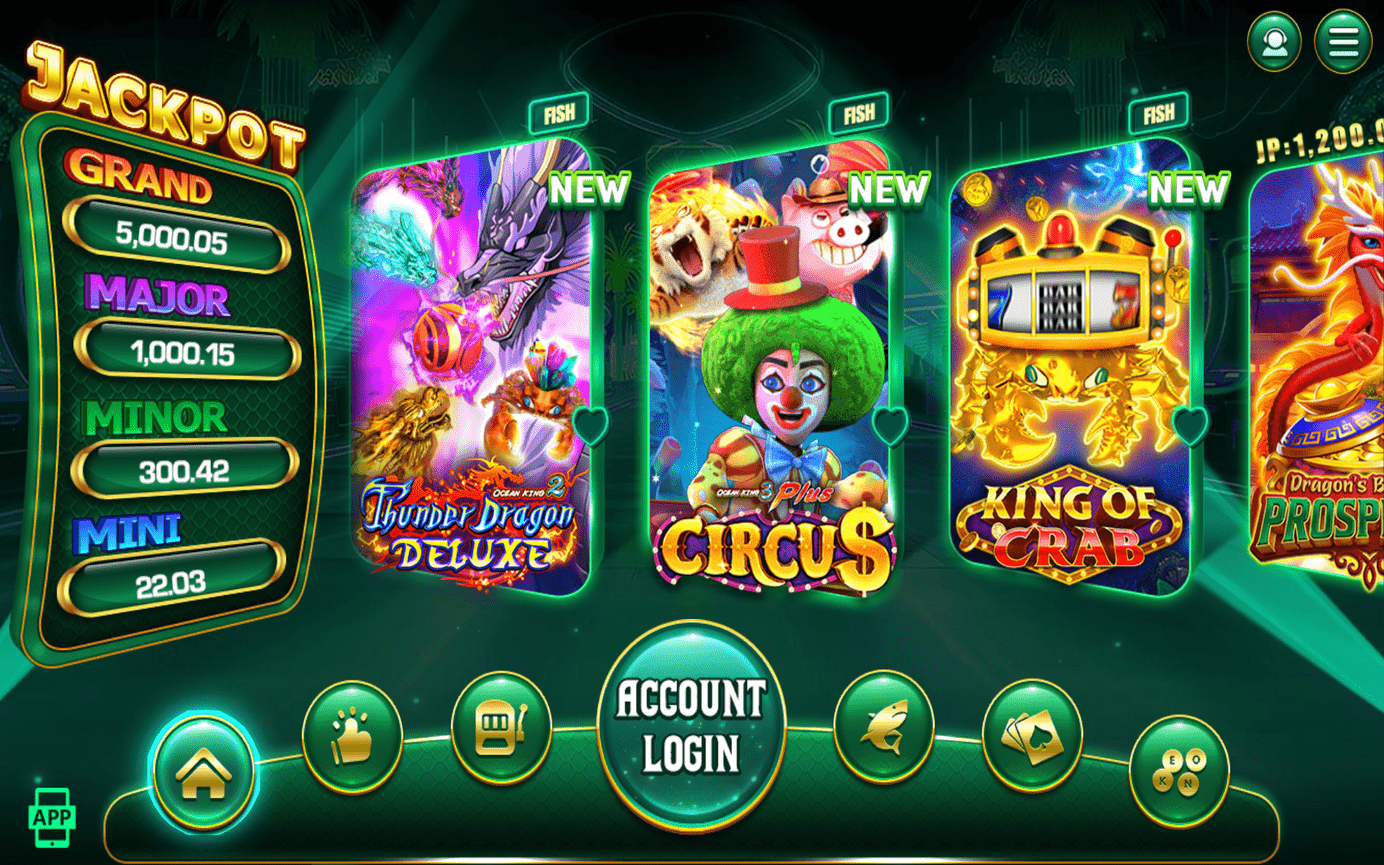Show the shark fish games category
The width and height of the screenshot is (1384, 865).
click(883, 726)
